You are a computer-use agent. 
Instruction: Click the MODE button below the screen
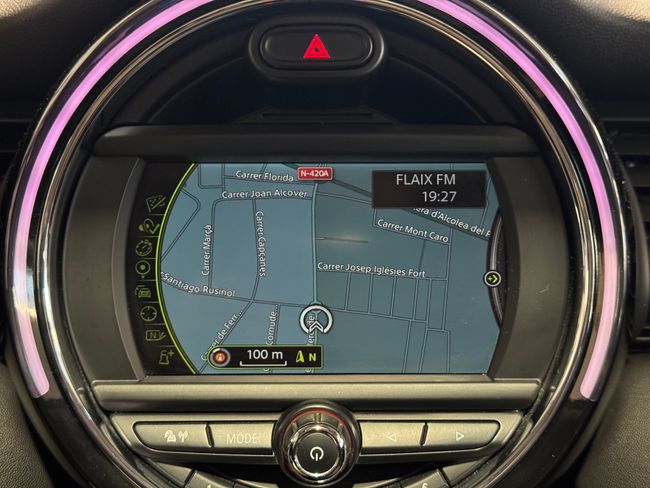pyautogui.click(x=240, y=437)
